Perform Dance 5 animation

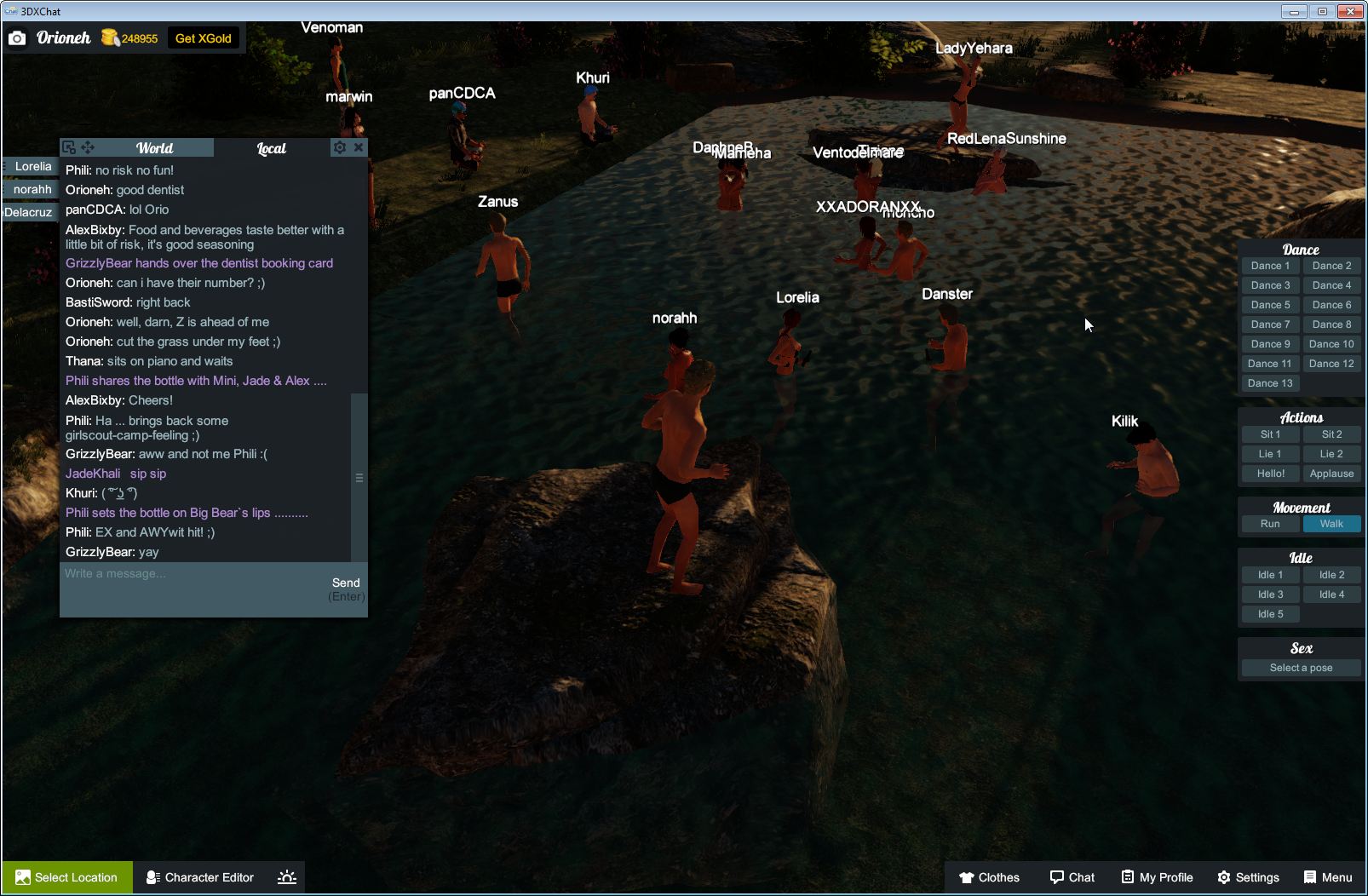(1270, 304)
